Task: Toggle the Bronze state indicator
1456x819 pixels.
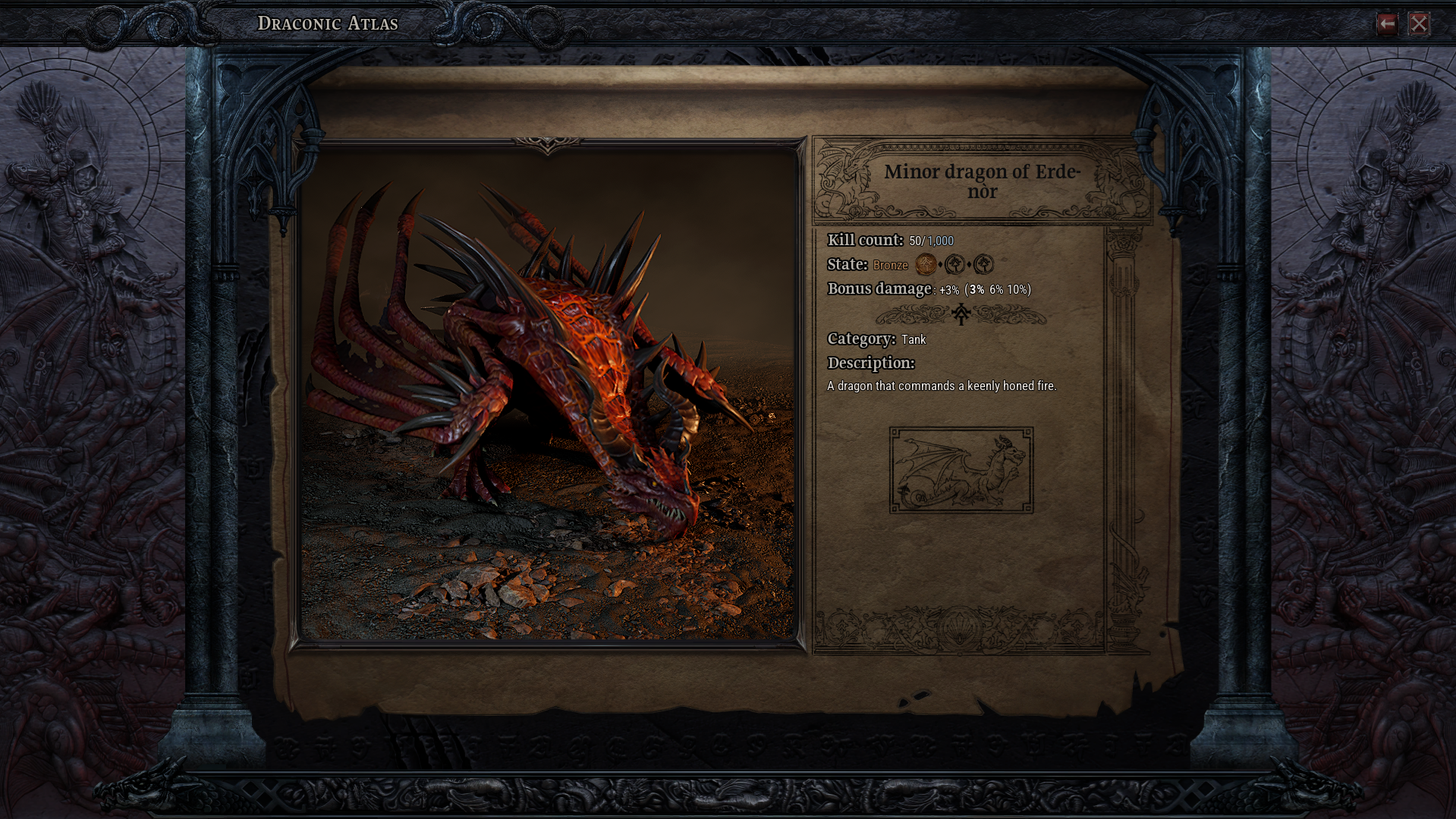Action: pos(891,265)
